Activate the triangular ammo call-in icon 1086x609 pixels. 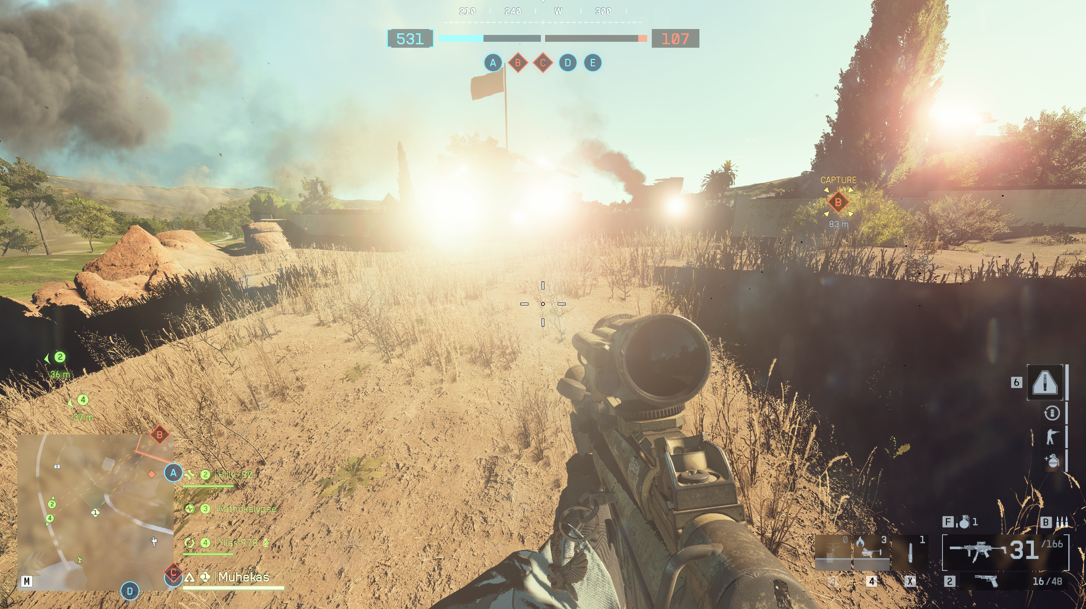[x=1045, y=382]
